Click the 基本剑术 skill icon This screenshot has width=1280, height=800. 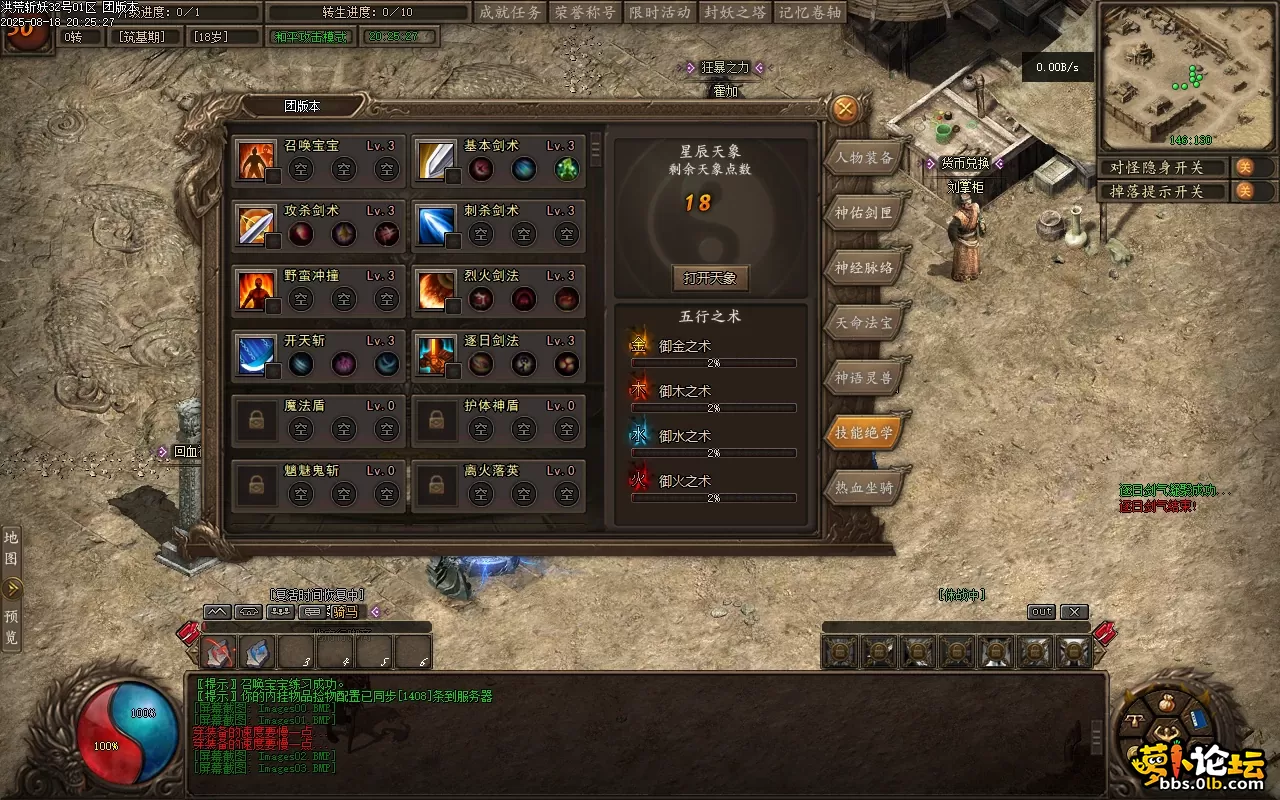coord(436,160)
